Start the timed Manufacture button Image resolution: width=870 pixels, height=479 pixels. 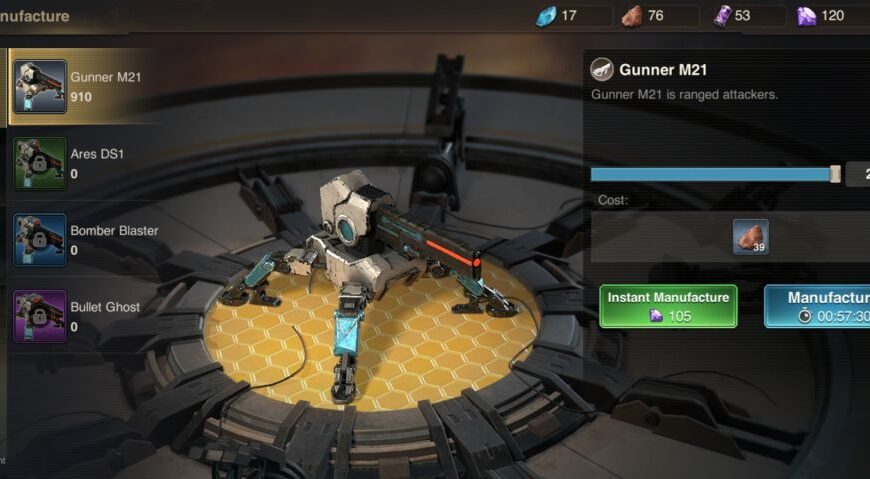click(818, 306)
